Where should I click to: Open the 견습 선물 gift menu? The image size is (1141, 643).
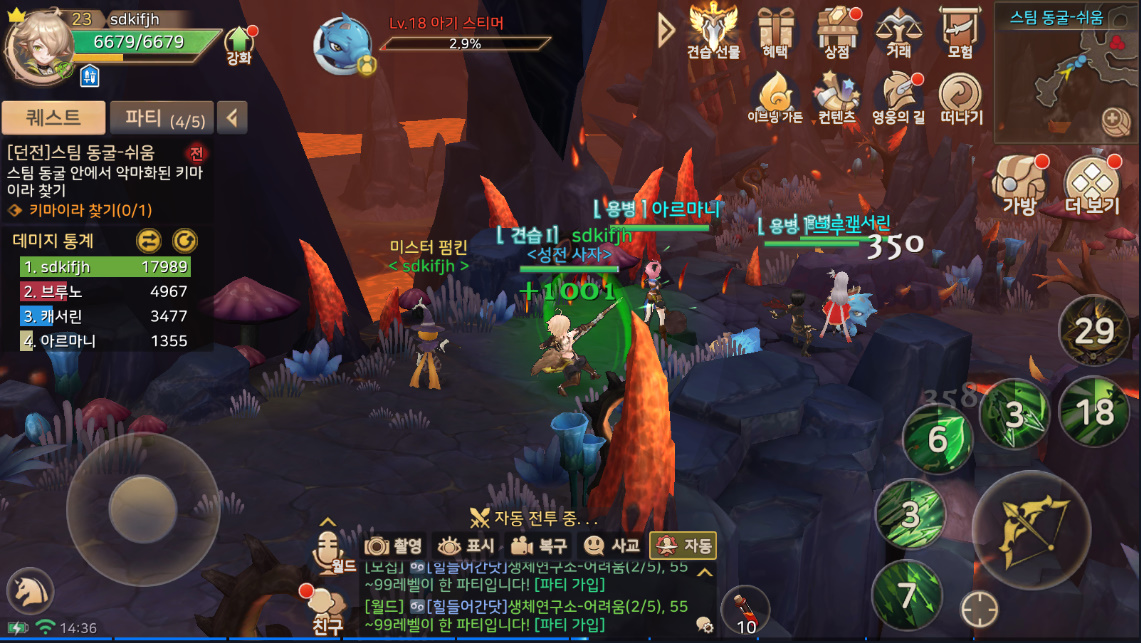713,31
